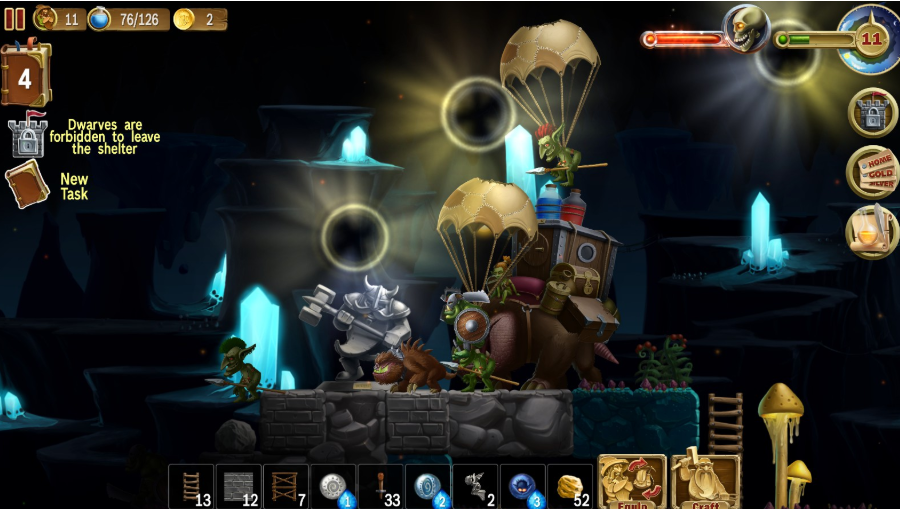Select the gargoyle statue slot
900x509 pixels.
pyautogui.click(x=475, y=487)
